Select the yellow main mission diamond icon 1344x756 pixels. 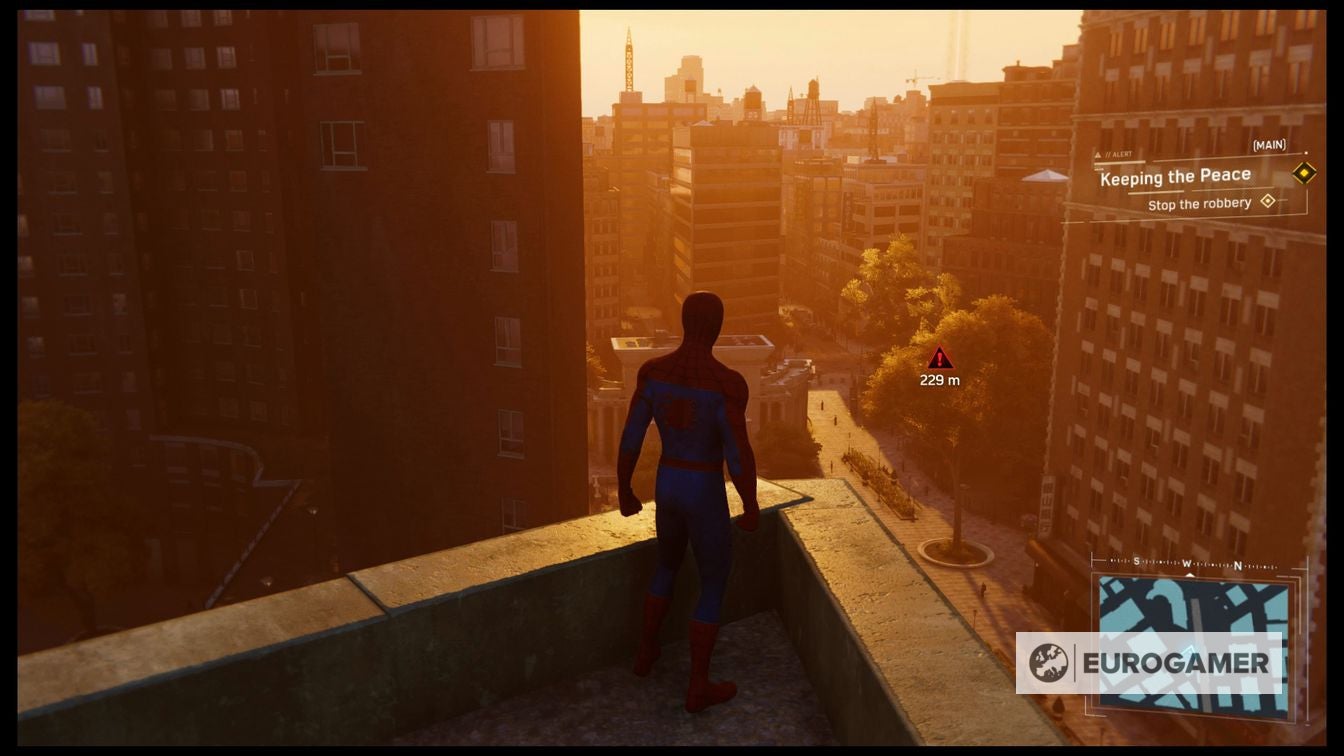(1305, 175)
